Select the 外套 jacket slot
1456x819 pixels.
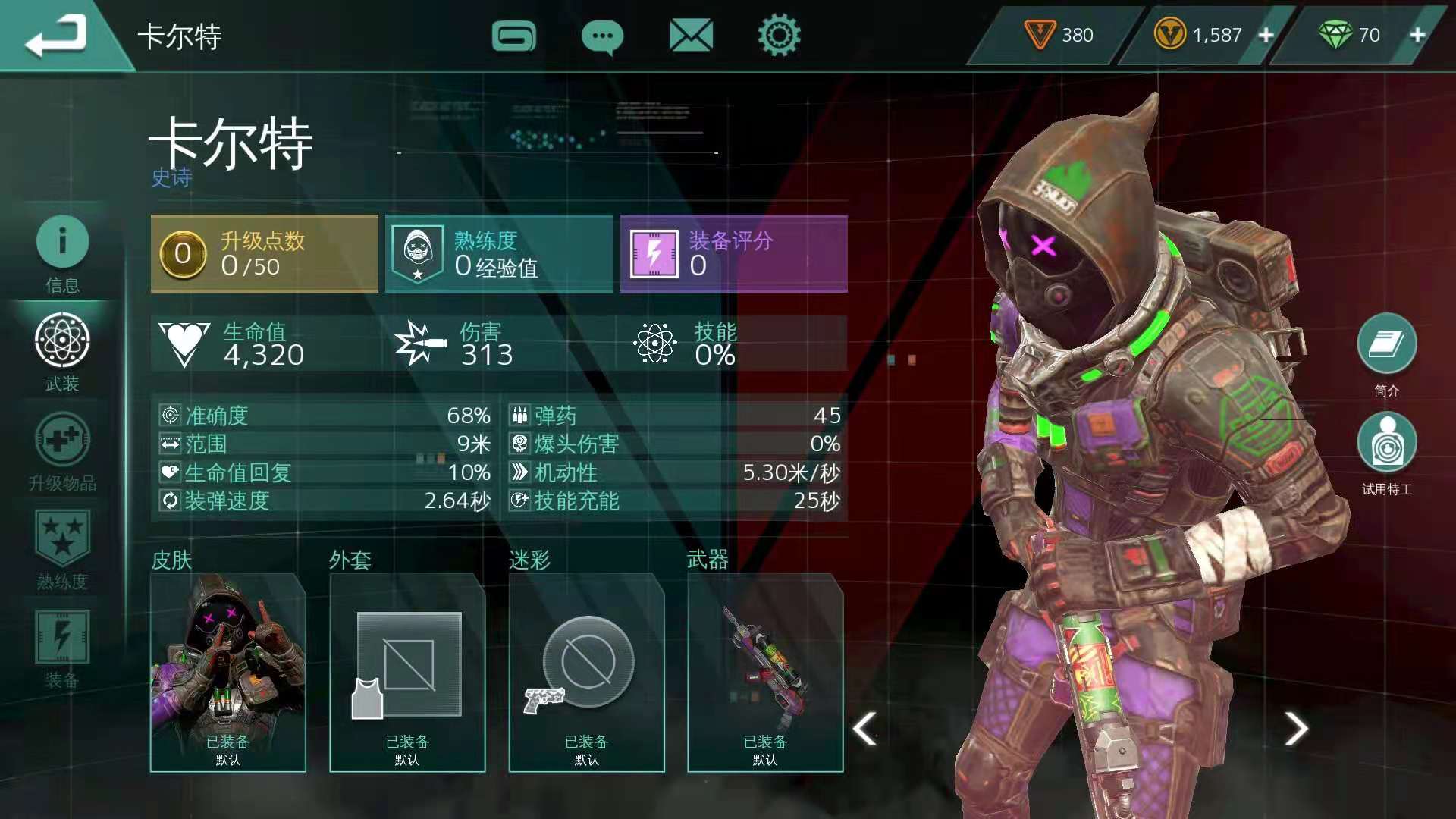tap(407, 673)
